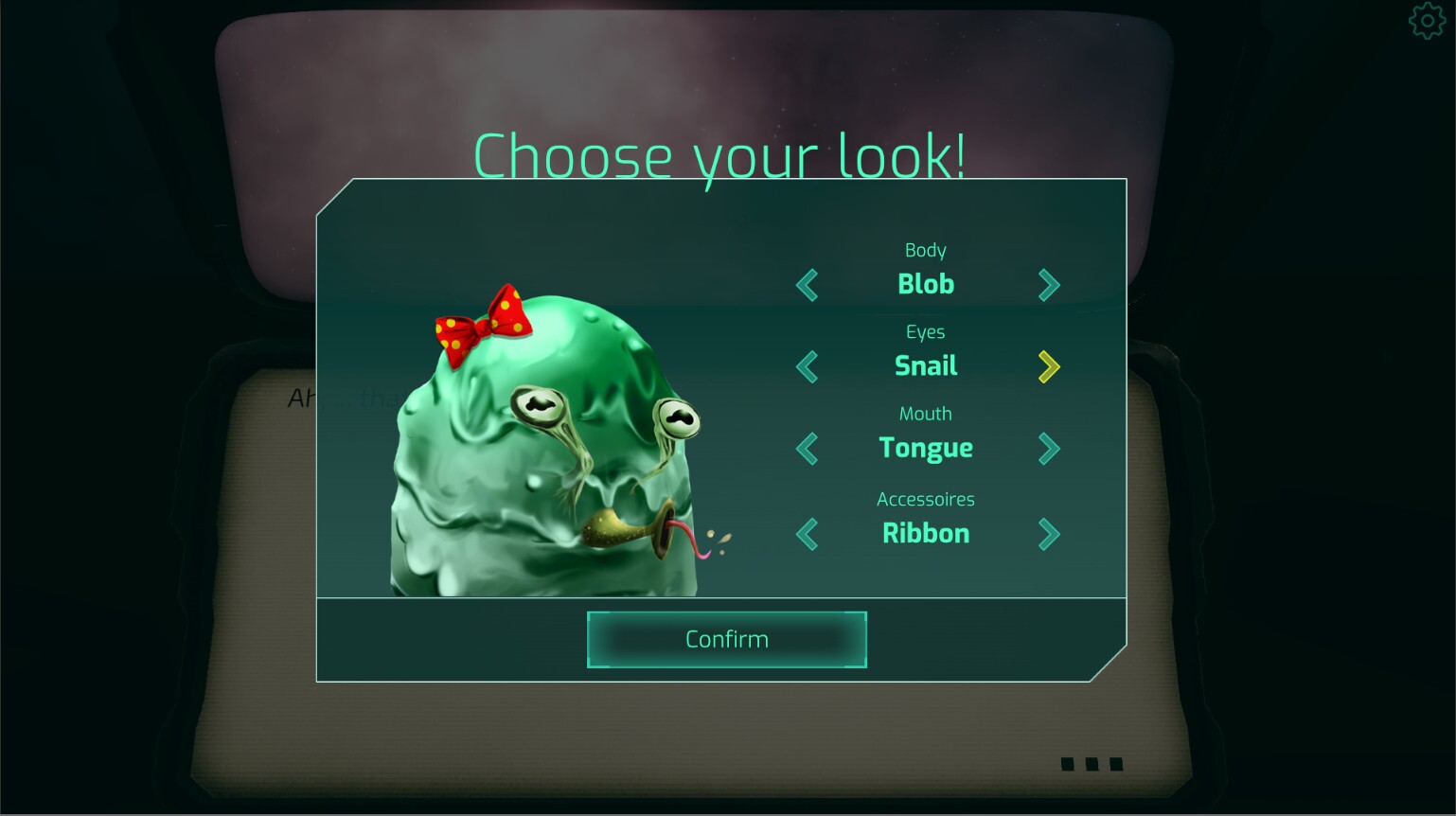Click the Body category heading
Image resolution: width=1456 pixels, height=816 pixels.
(925, 250)
